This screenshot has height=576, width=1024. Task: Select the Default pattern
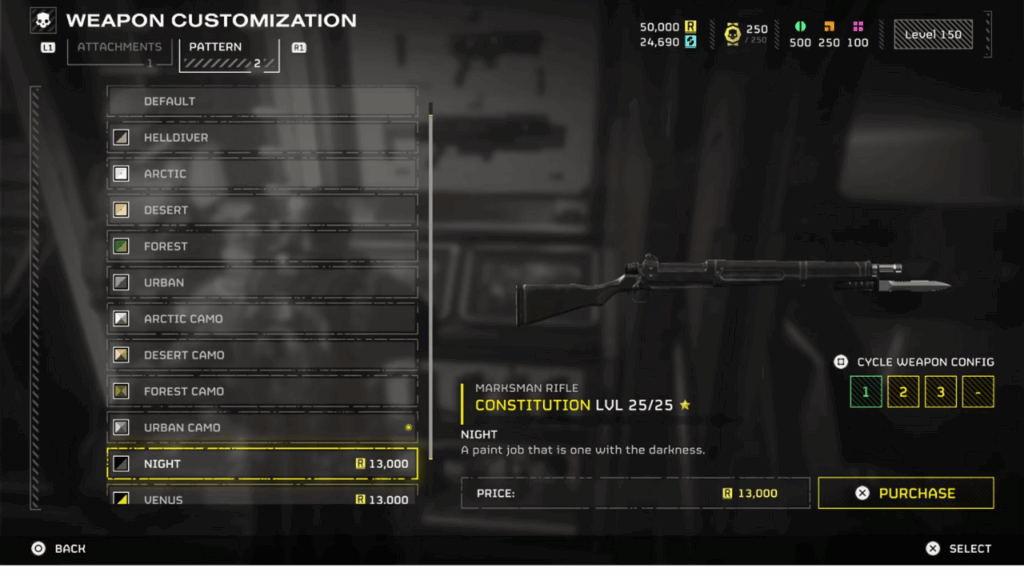point(262,101)
